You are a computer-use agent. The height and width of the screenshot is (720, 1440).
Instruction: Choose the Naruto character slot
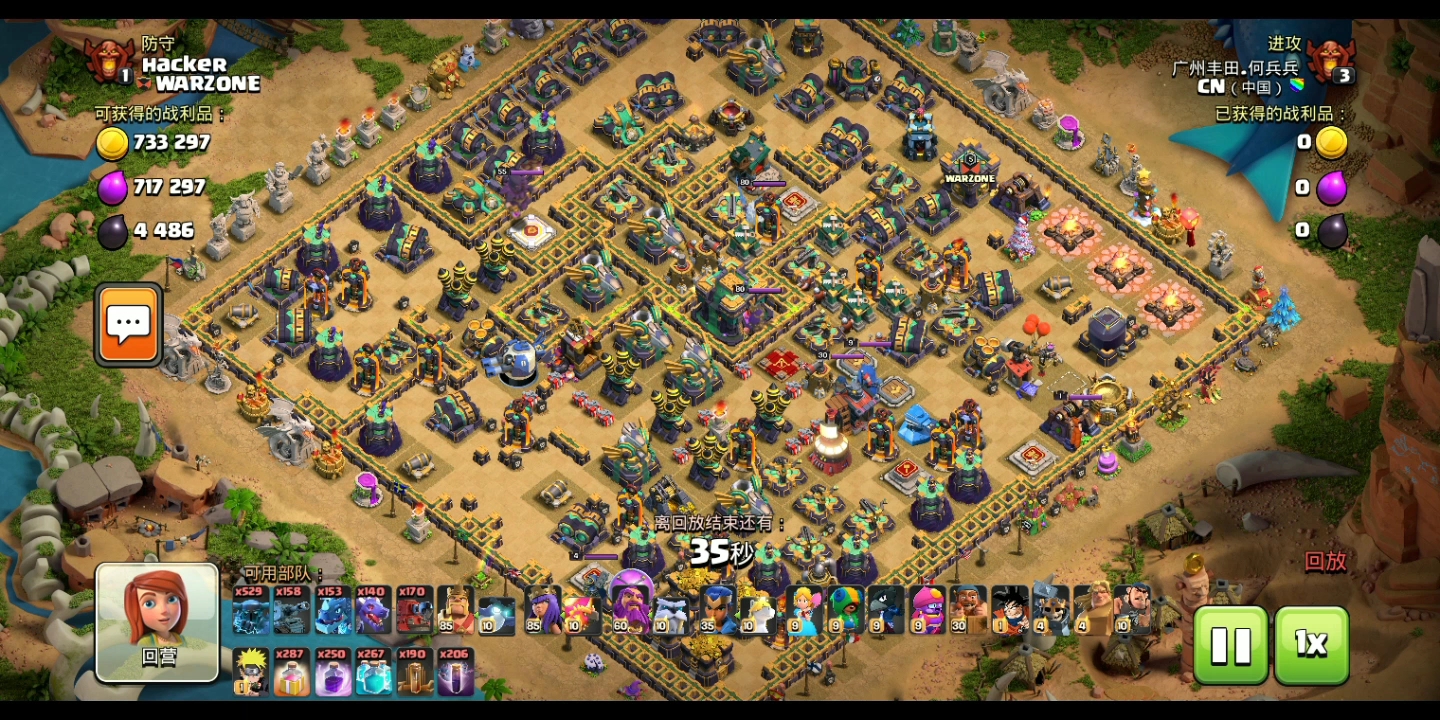click(250, 672)
